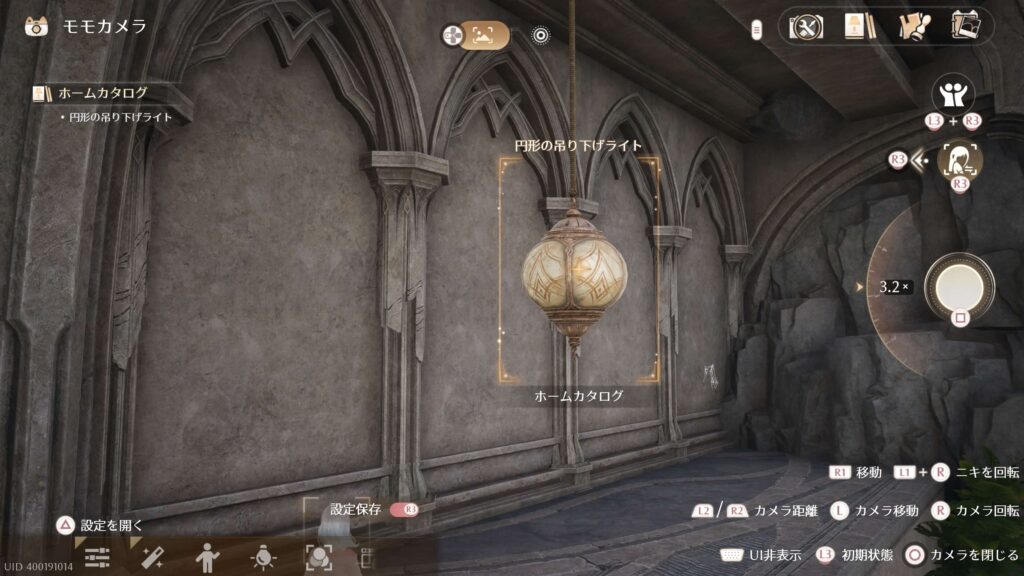The height and width of the screenshot is (576, 1024).
Task: Take a photo with the shutter button
Action: click(959, 286)
